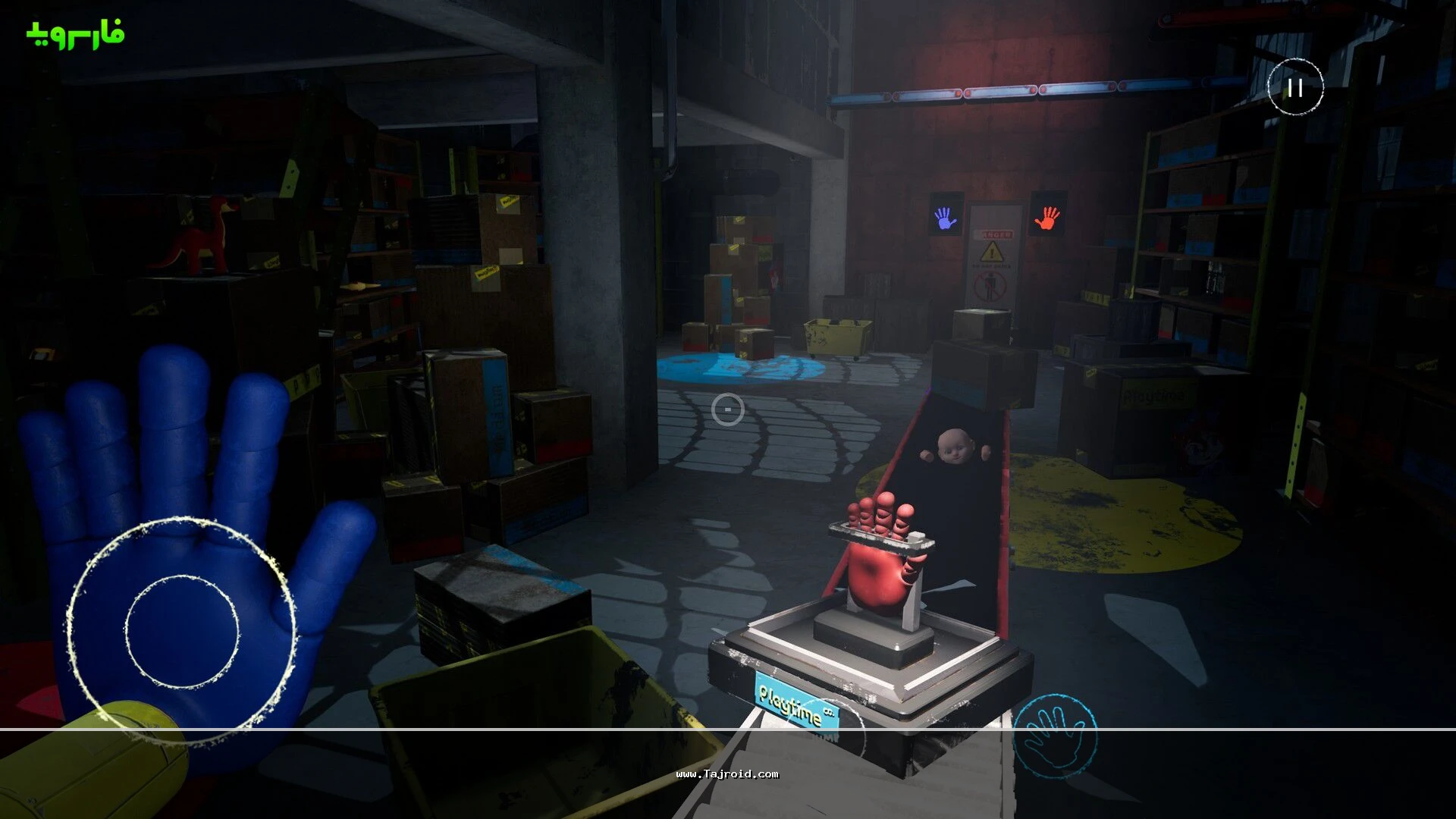Tap the virtual movement joystick center

pos(182,631)
